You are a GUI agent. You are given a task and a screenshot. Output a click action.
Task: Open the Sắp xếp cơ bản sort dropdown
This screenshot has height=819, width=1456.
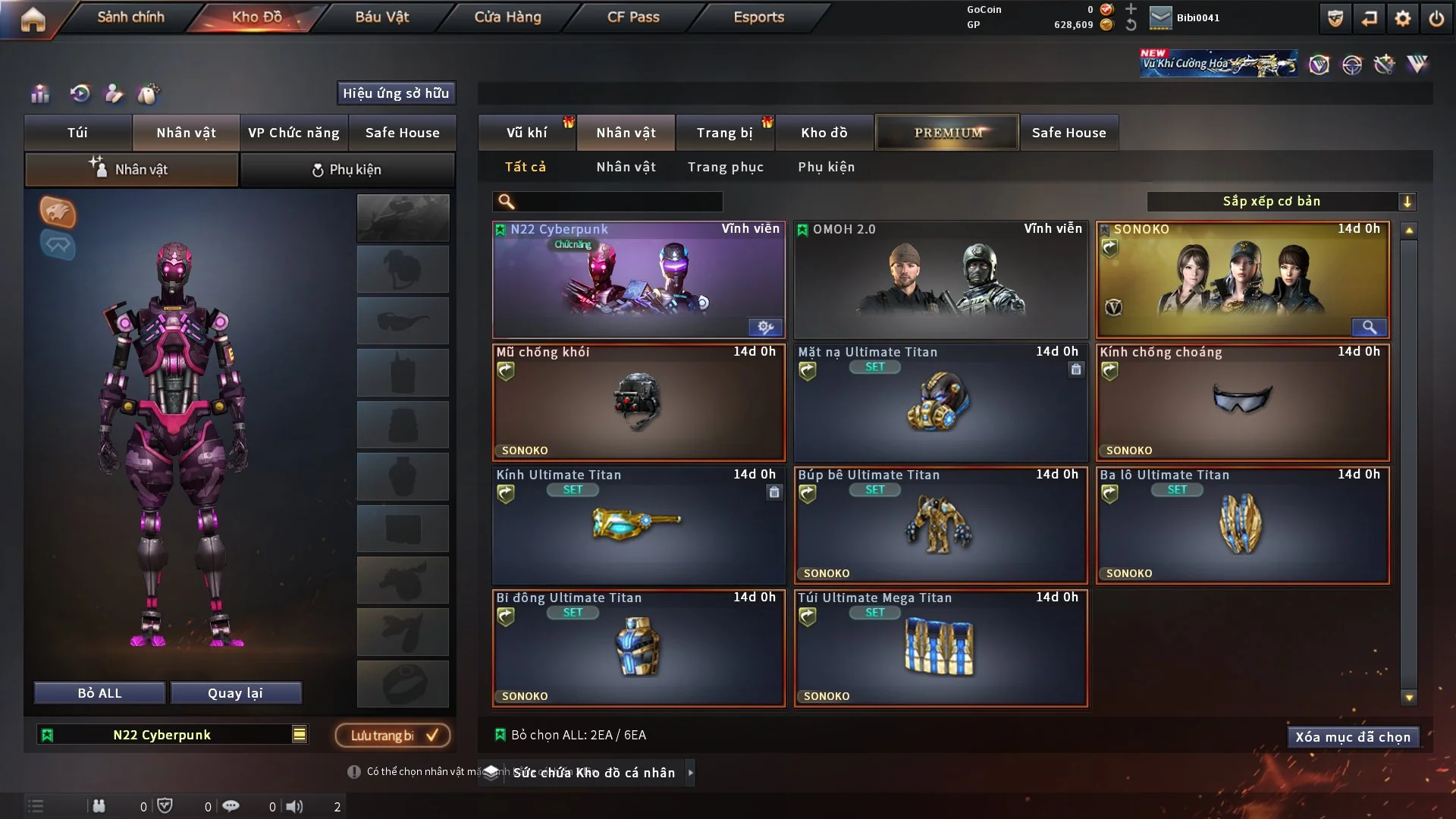coord(1281,201)
